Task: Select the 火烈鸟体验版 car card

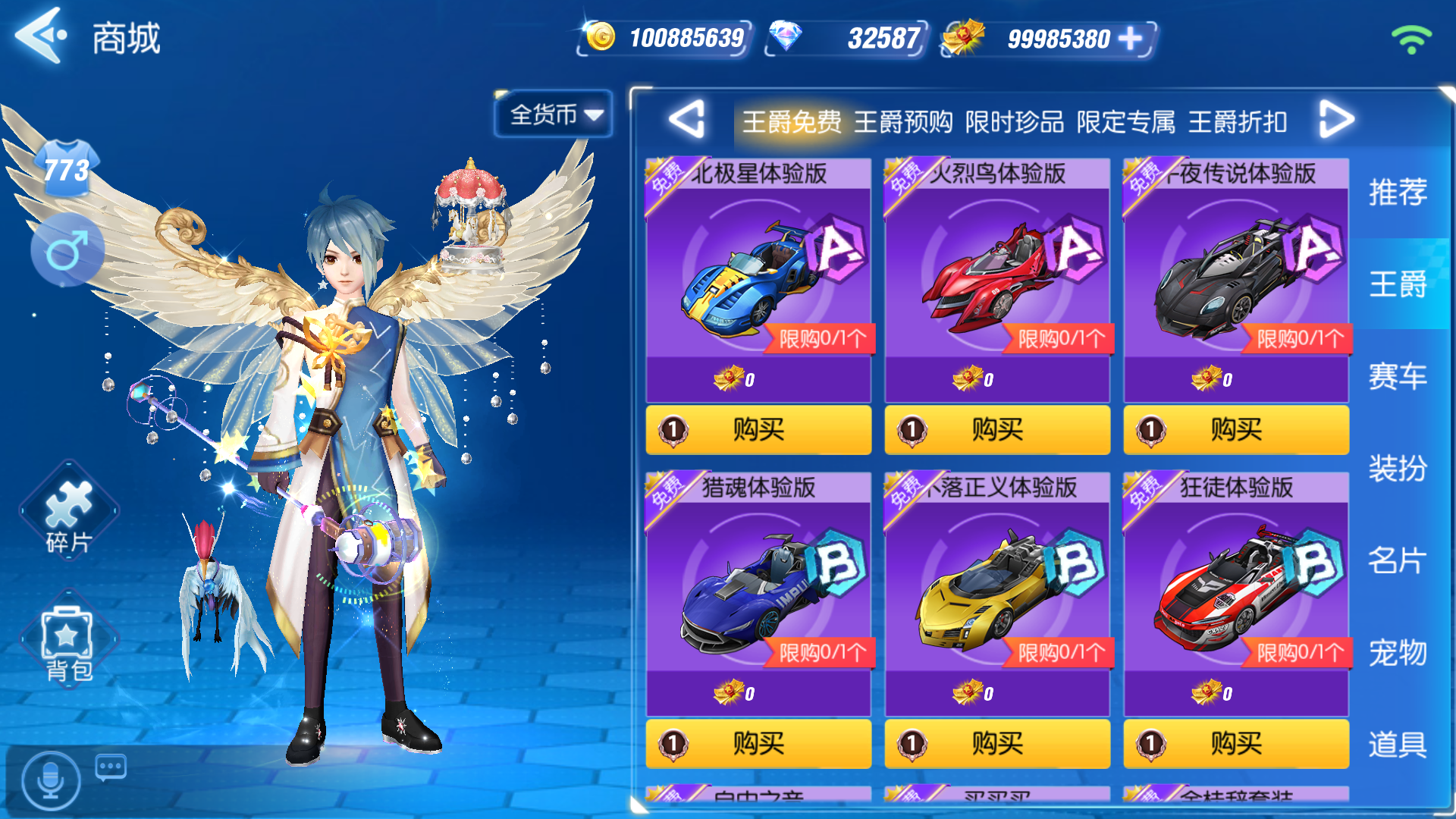Action: (996, 273)
